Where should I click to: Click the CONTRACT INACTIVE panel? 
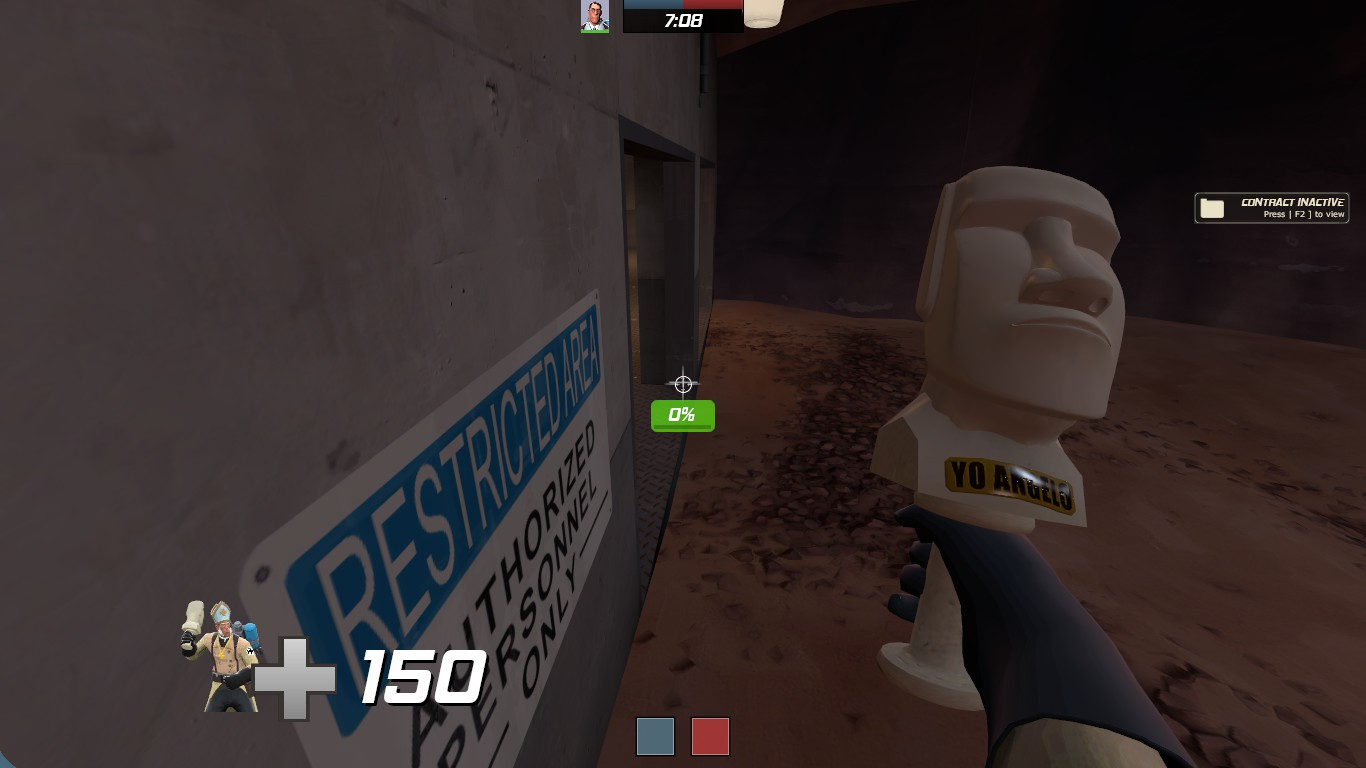(x=1271, y=207)
